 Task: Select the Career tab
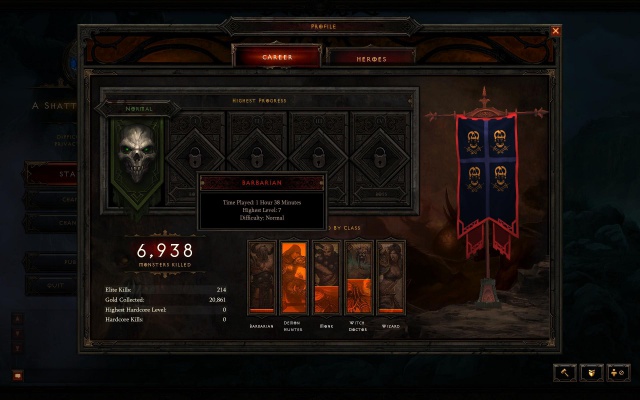pos(277,57)
